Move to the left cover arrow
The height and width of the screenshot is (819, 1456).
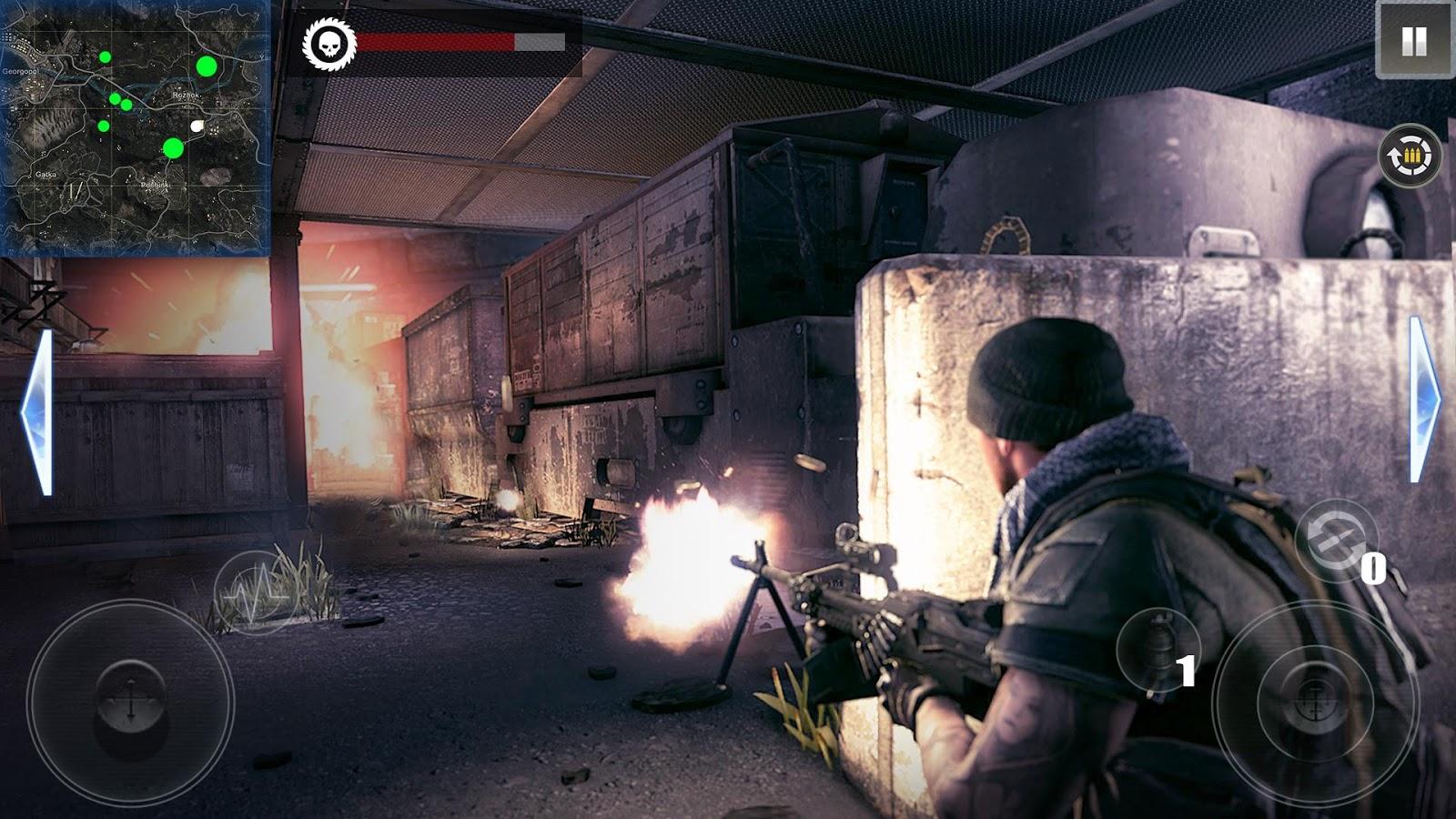pyautogui.click(x=37, y=412)
